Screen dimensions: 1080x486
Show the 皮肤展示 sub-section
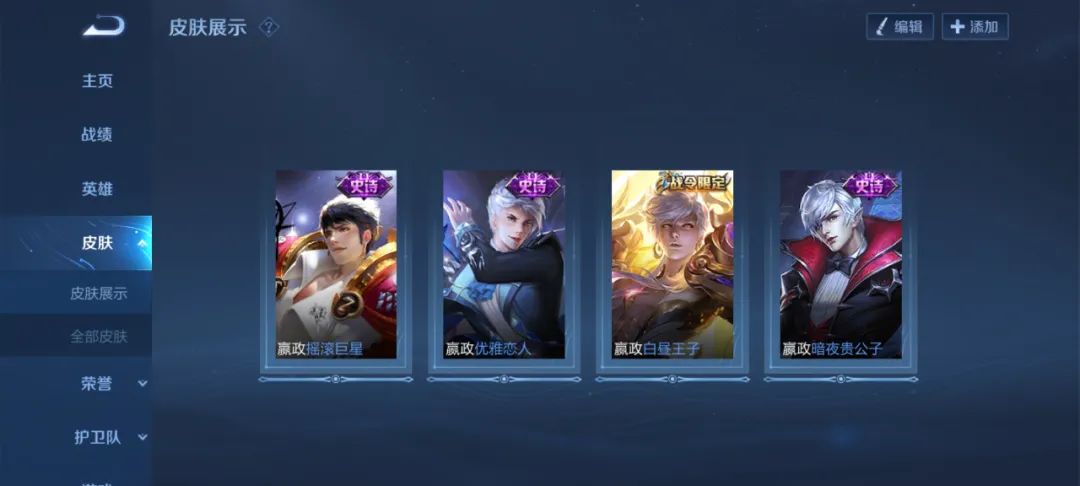(x=98, y=294)
